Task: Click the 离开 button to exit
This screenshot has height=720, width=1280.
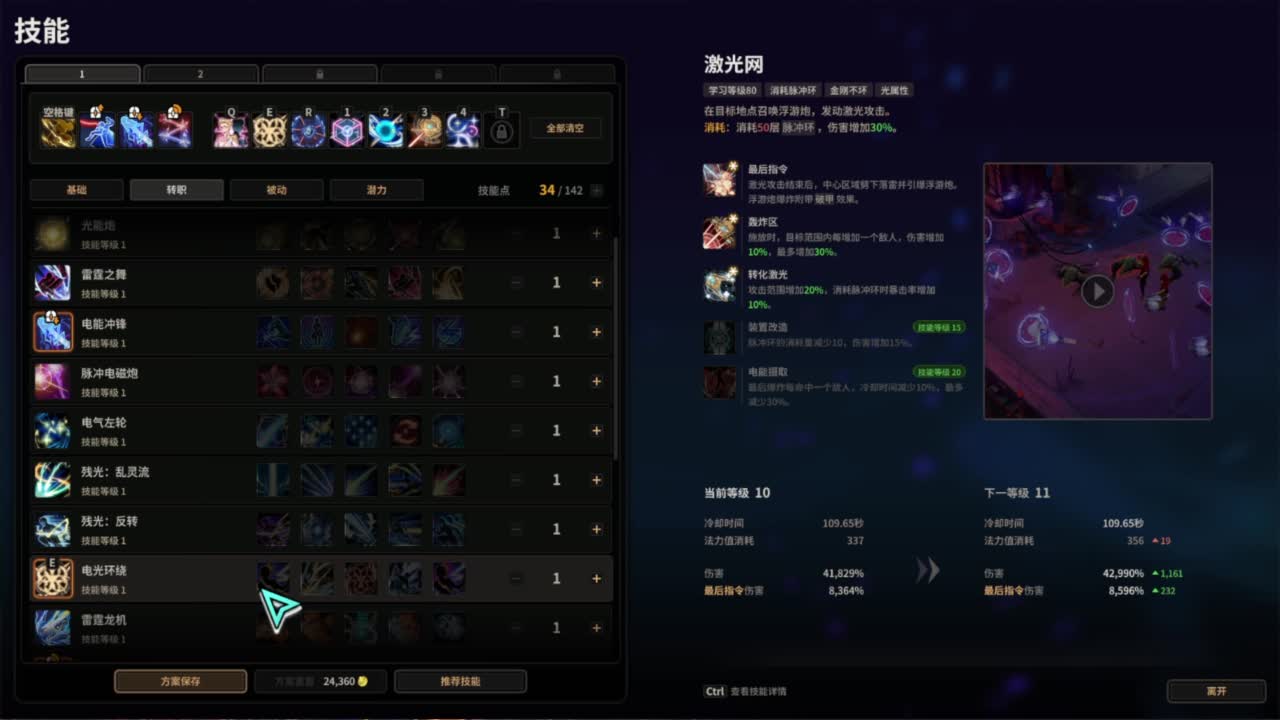Action: 1216,690
